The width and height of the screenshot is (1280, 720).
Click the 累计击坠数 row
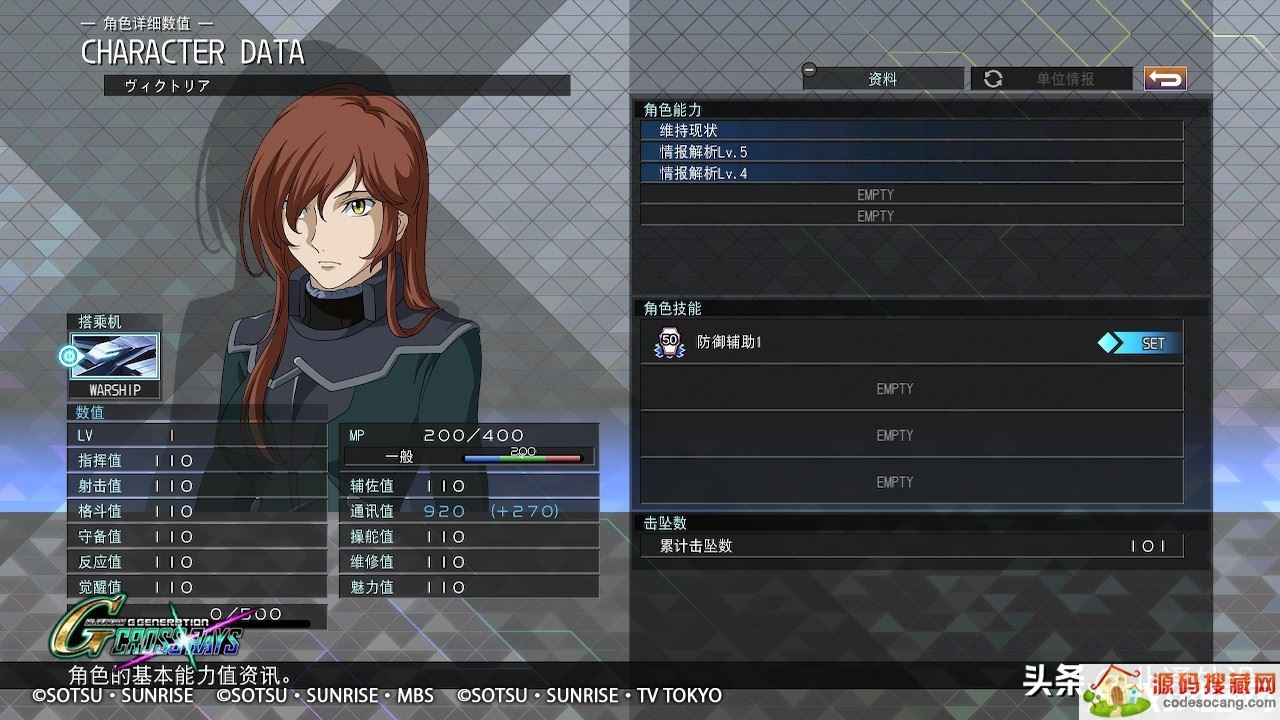pyautogui.click(x=911, y=546)
